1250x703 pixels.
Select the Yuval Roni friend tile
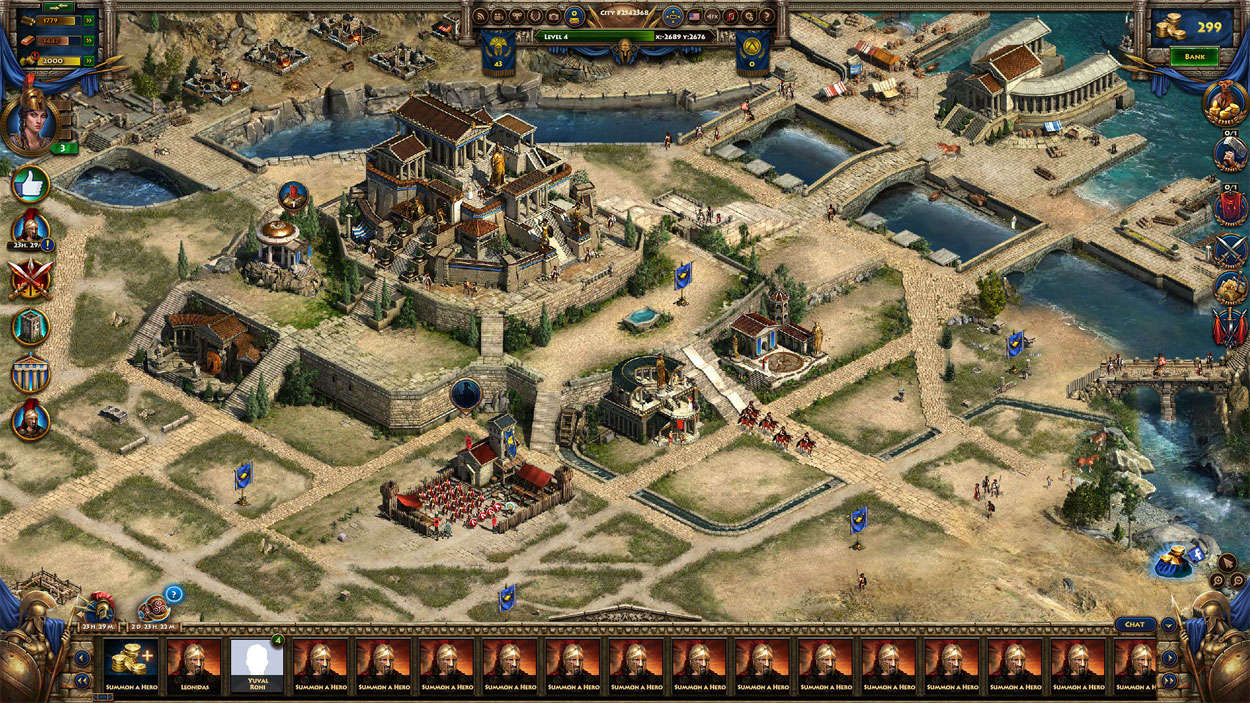coord(257,662)
